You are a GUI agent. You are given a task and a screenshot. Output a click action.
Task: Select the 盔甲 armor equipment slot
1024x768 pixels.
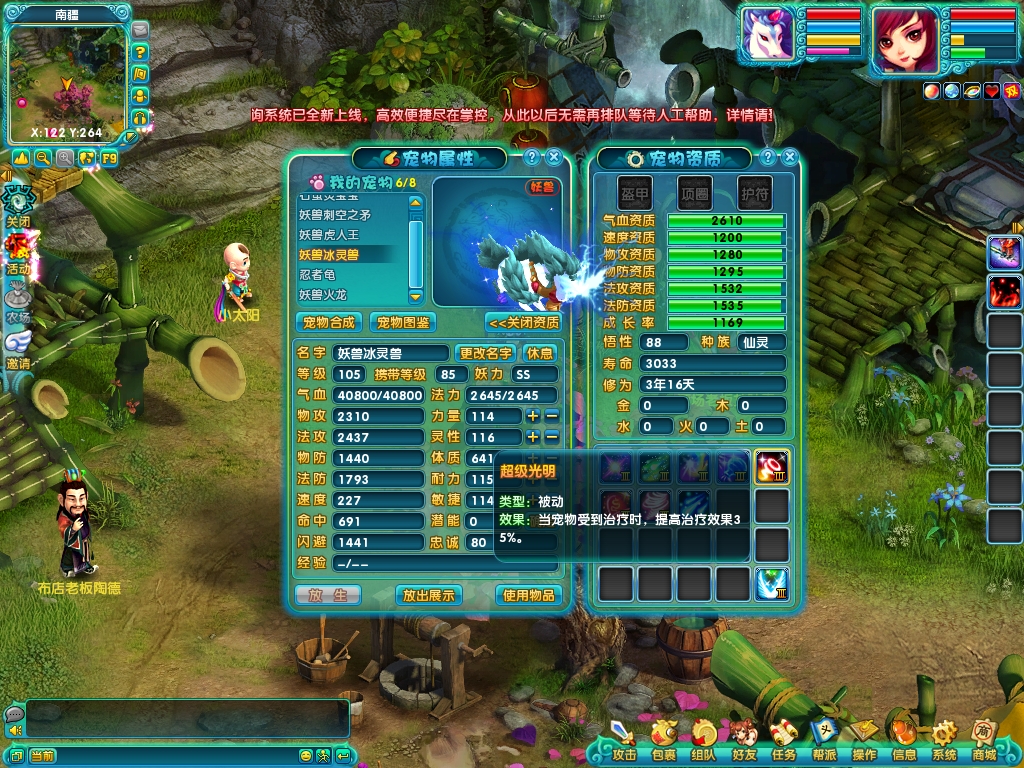[635, 191]
